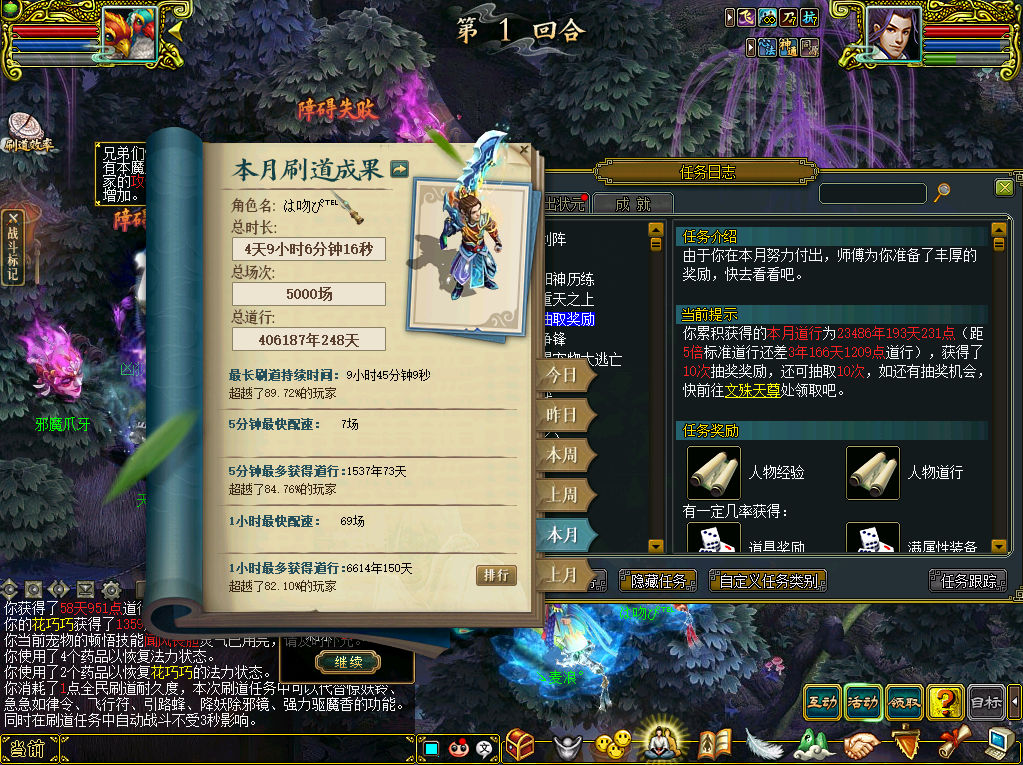The width and height of the screenshot is (1023, 765).
Task: Hit the 继续 continue button
Action: 348,662
